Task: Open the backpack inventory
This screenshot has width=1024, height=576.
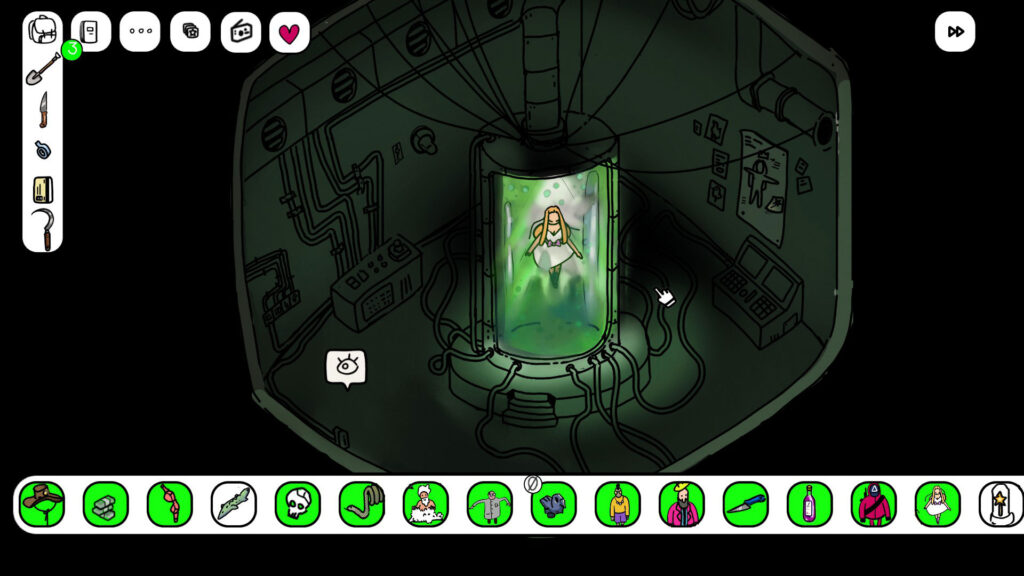Action: [43, 30]
